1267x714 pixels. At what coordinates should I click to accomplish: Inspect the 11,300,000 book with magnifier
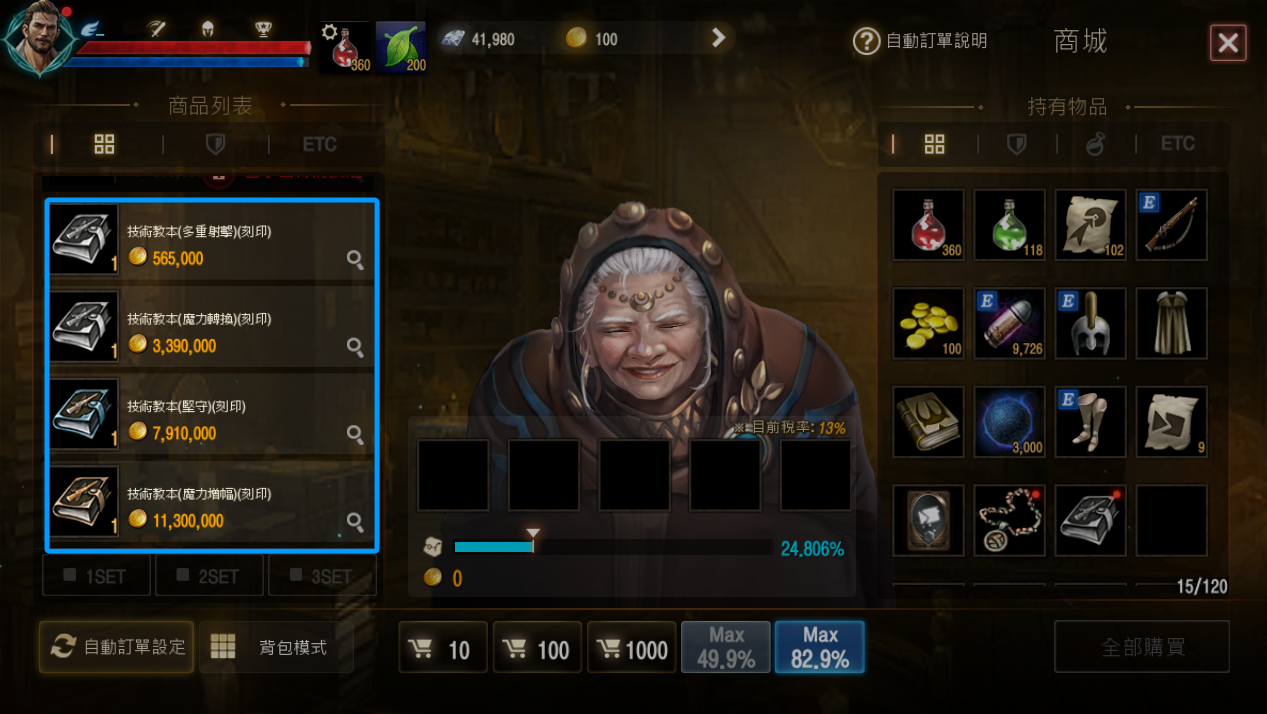click(355, 521)
